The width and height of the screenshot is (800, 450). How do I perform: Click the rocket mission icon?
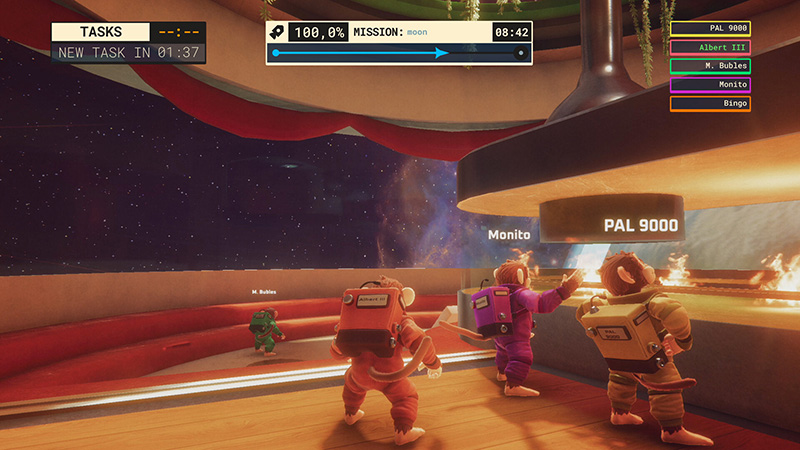click(x=279, y=32)
